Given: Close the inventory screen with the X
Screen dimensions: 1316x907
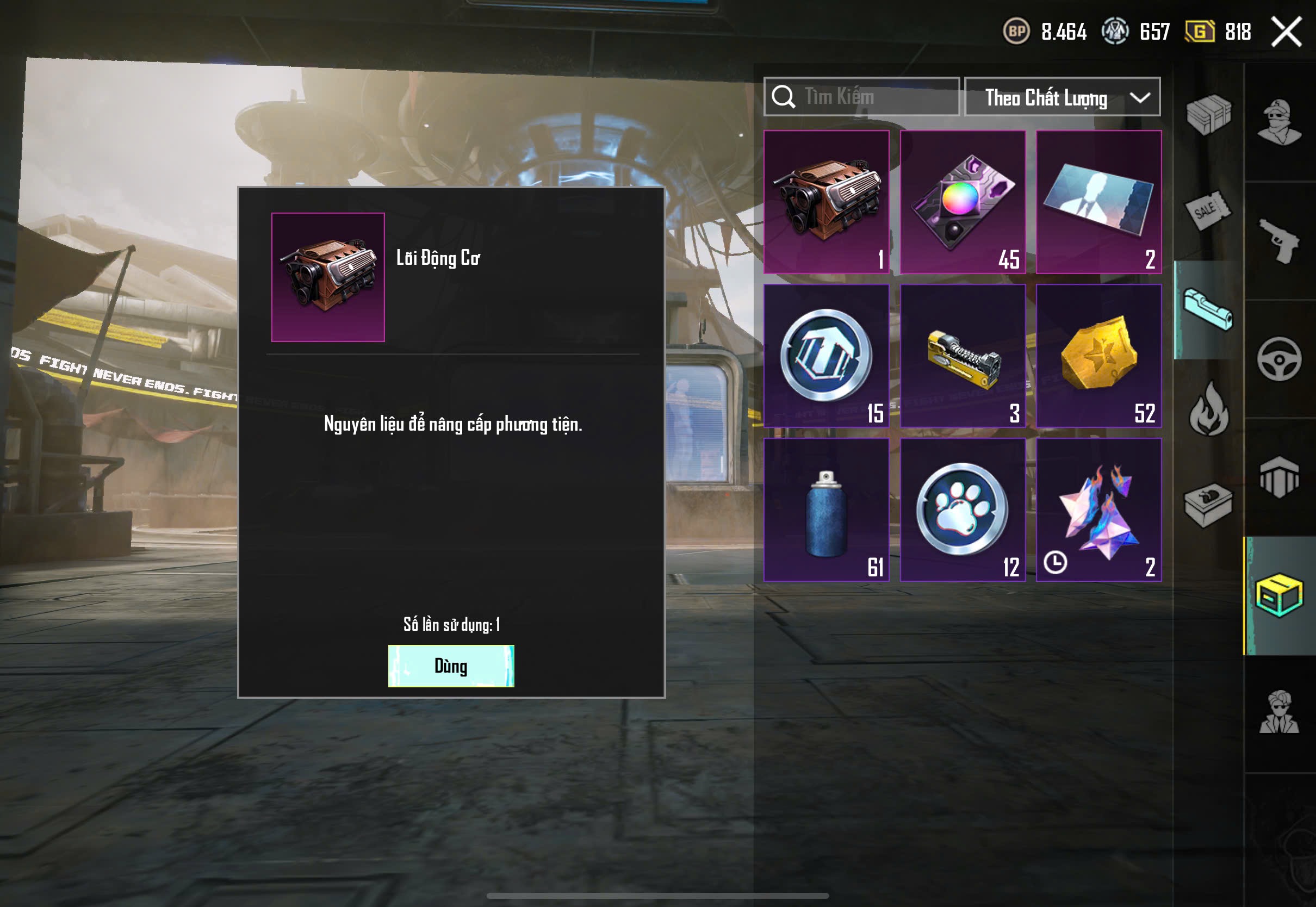Looking at the screenshot, I should [x=1286, y=32].
